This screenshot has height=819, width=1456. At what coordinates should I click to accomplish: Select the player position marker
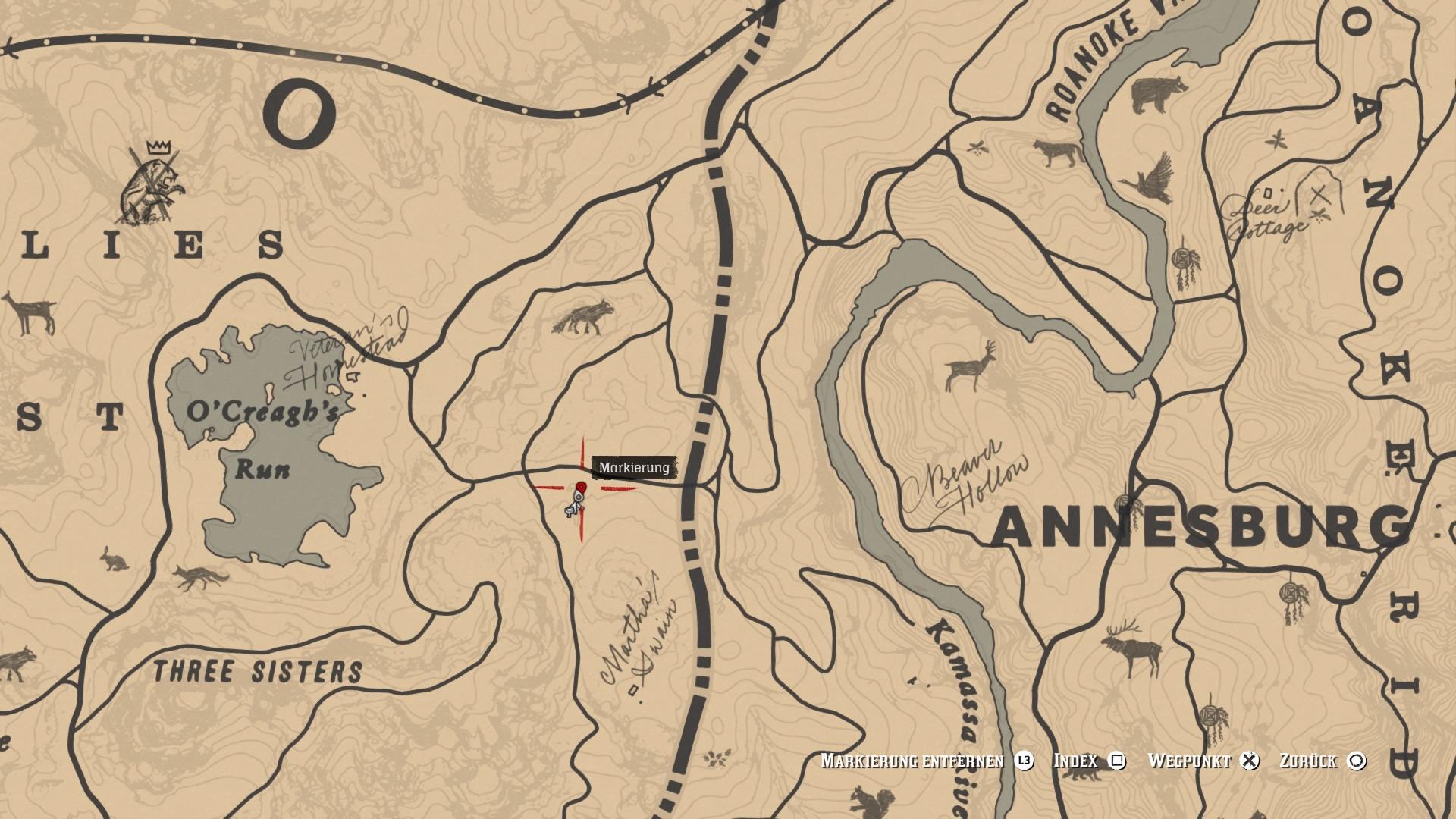click(x=575, y=504)
